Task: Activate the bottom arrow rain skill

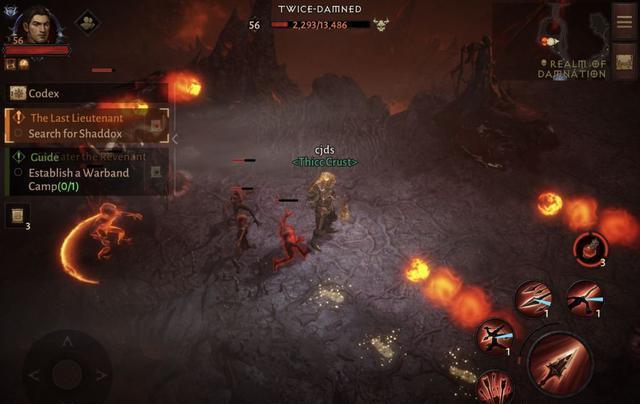Action: (494, 388)
